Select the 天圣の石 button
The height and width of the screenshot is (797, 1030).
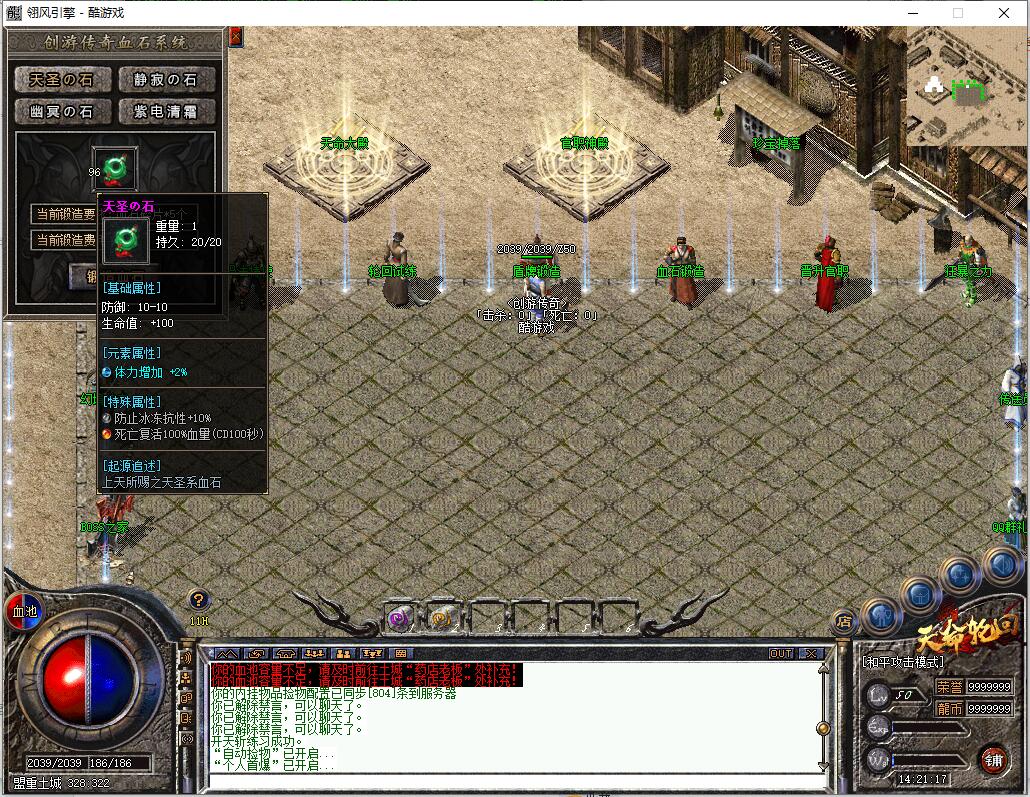[x=62, y=80]
